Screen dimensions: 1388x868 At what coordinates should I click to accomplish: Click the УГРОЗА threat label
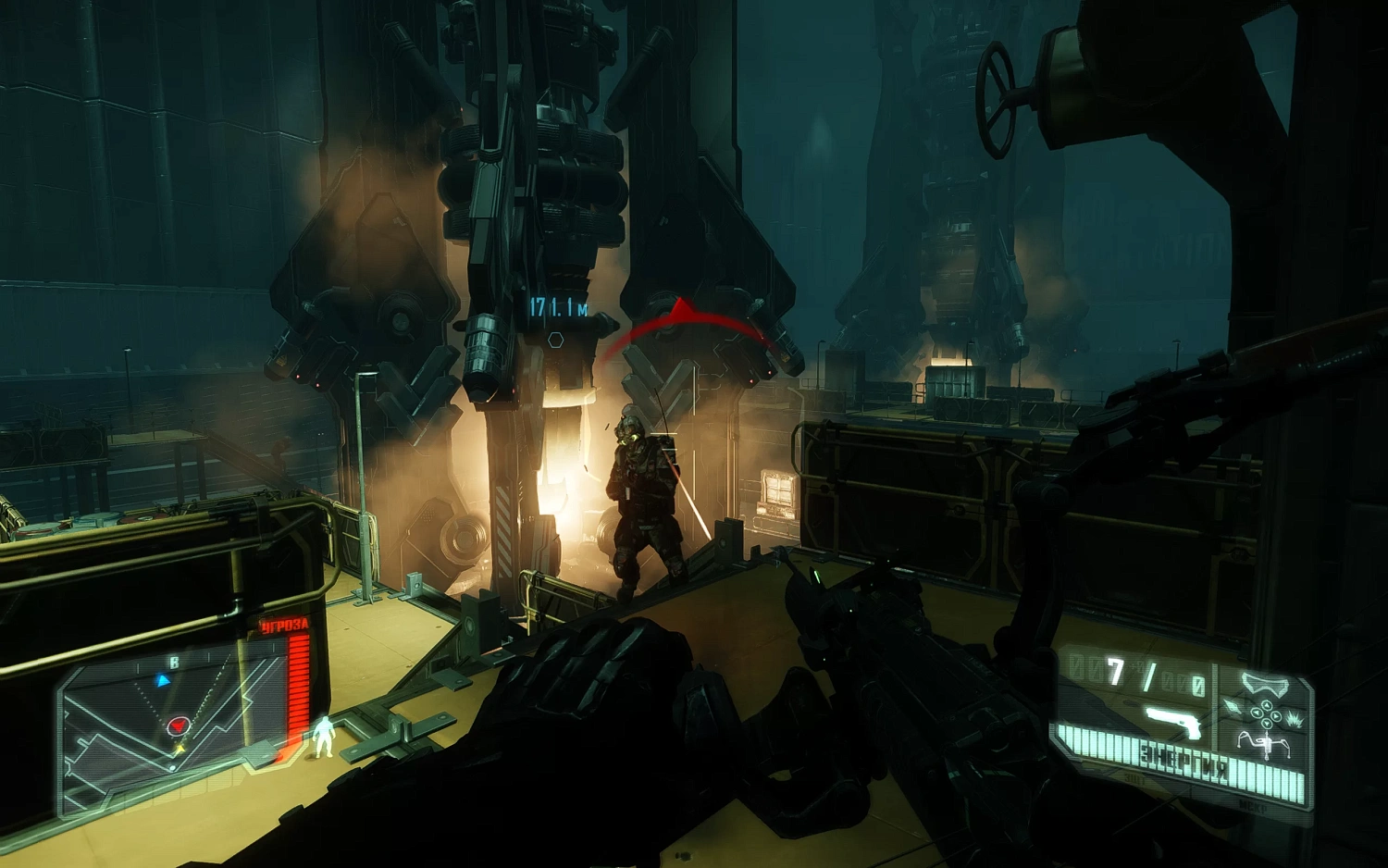coord(284,624)
